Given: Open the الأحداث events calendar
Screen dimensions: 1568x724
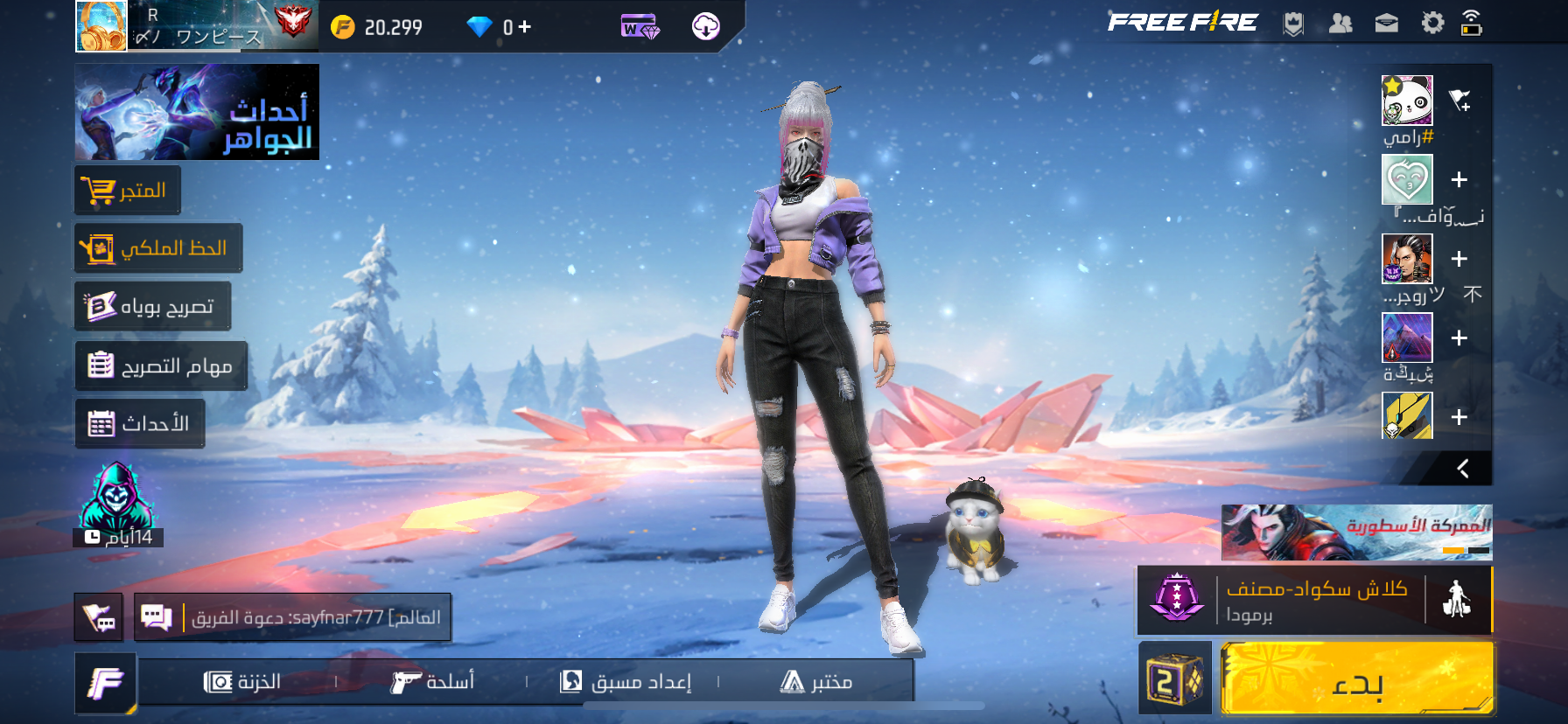Looking at the screenshot, I should pyautogui.click(x=140, y=424).
